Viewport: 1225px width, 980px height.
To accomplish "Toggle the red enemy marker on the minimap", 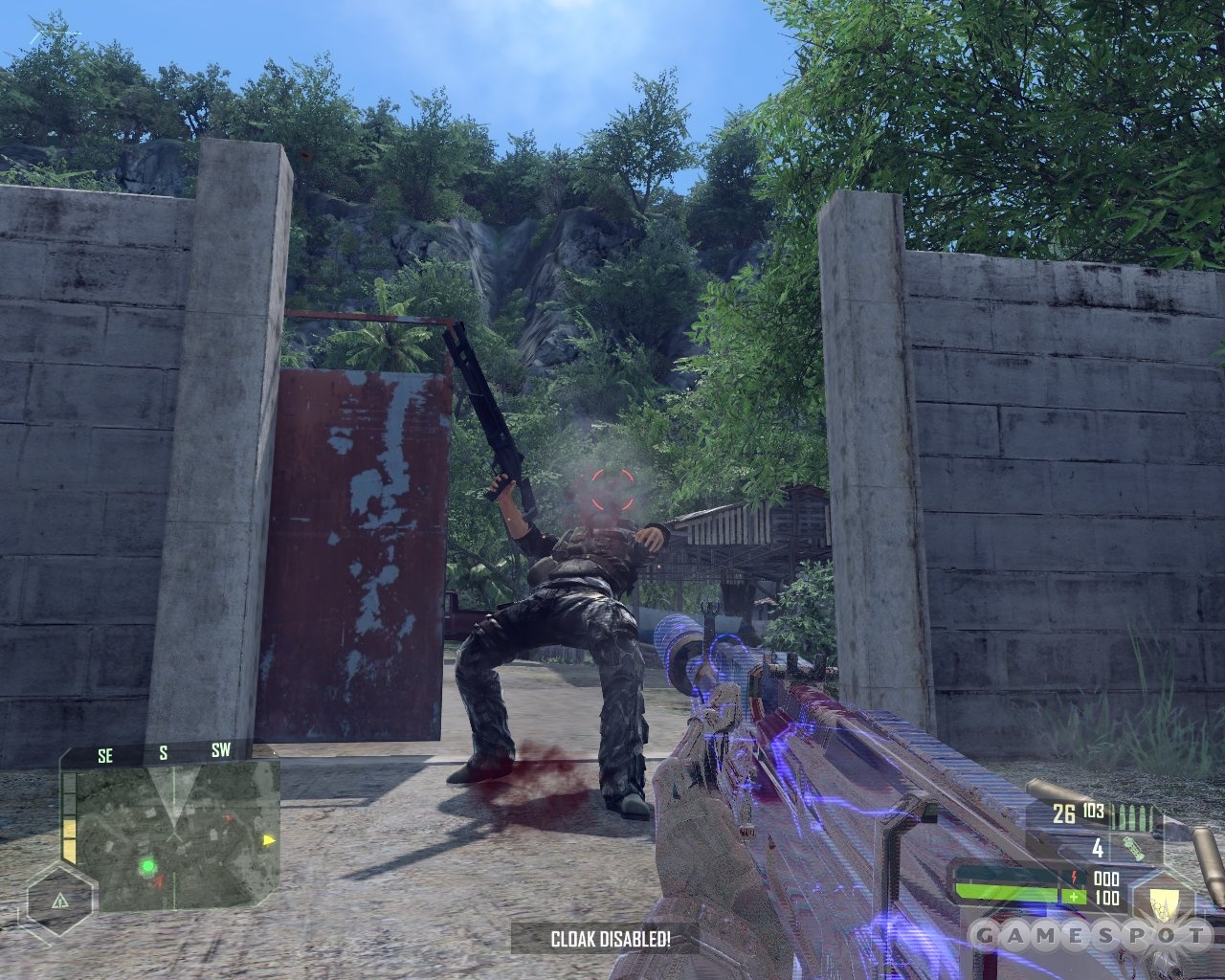I will point(228,818).
